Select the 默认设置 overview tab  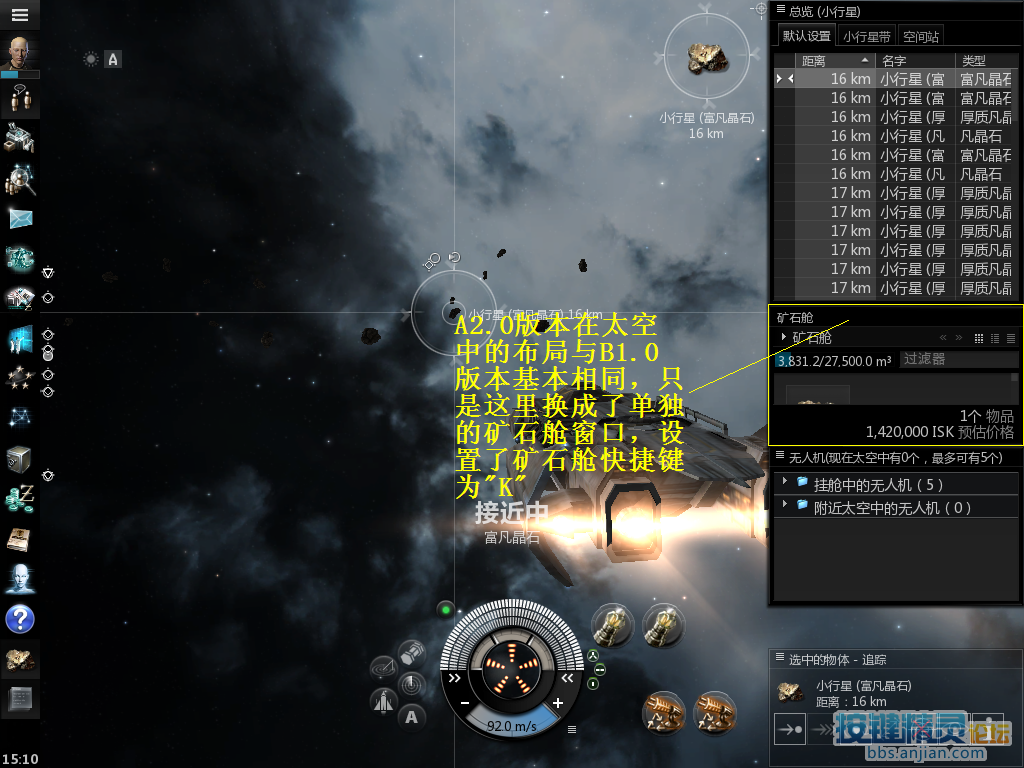[x=807, y=36]
